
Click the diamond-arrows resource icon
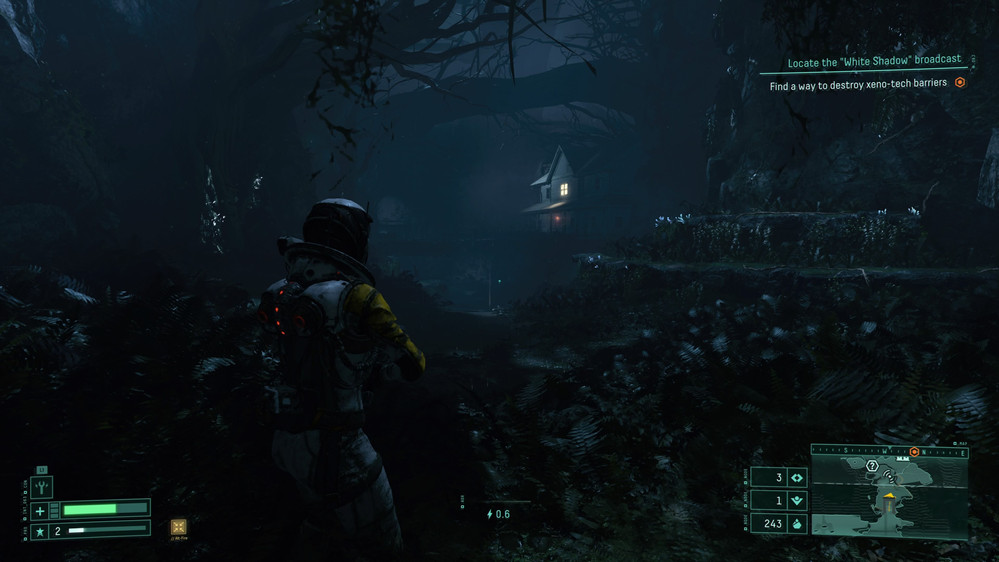pyautogui.click(x=797, y=478)
